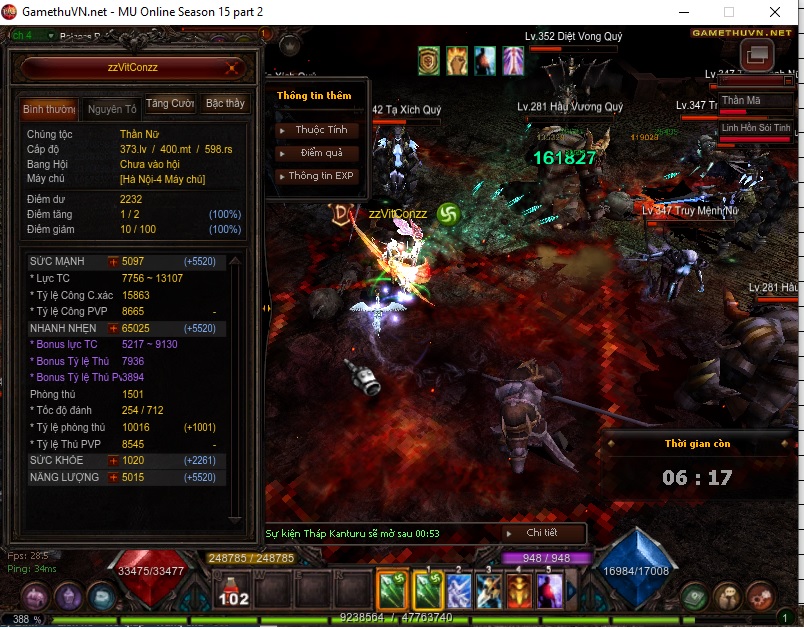Switch to the Bình thường tab

pyautogui.click(x=47, y=108)
